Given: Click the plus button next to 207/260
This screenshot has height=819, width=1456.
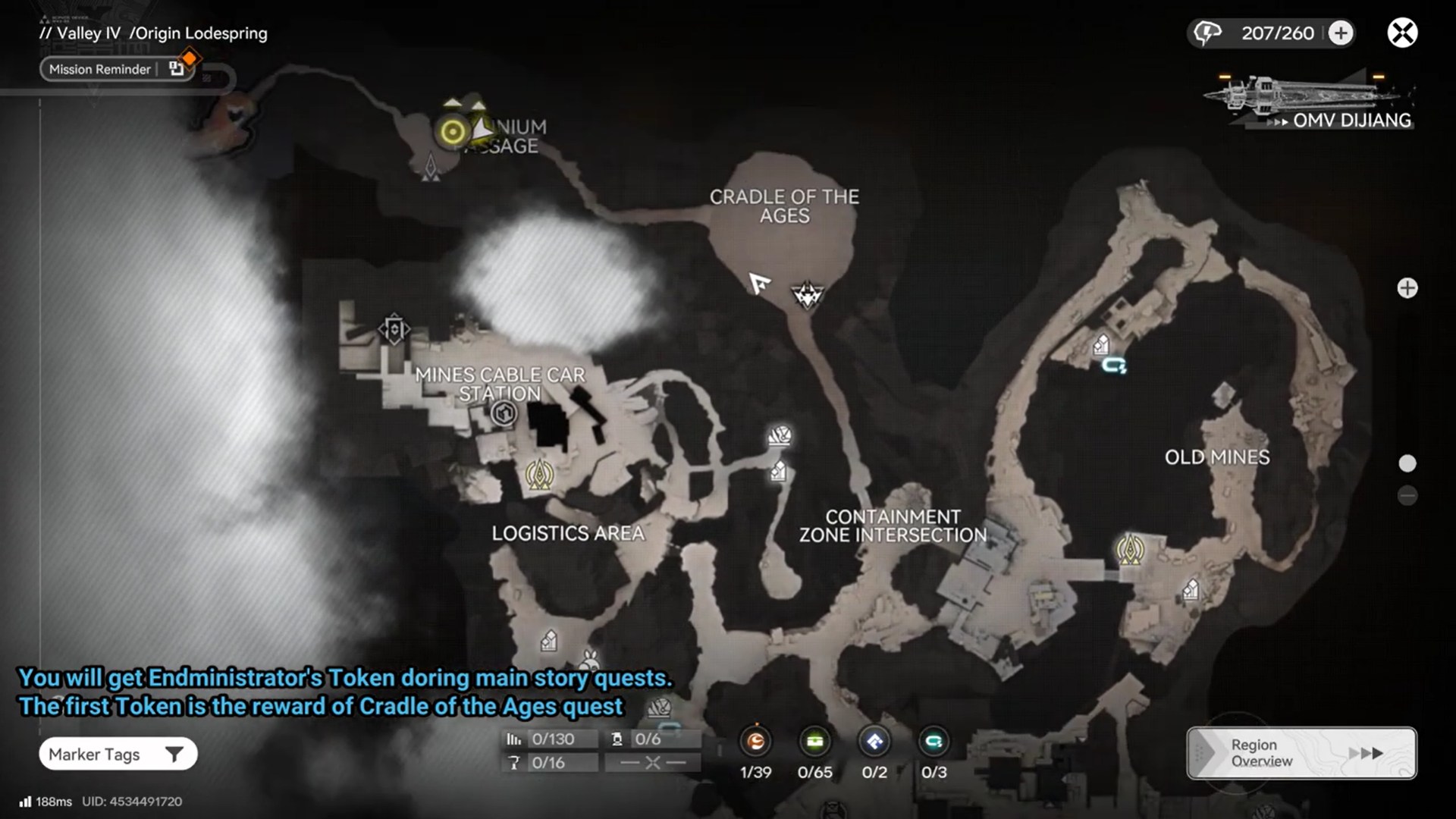Looking at the screenshot, I should point(1339,33).
